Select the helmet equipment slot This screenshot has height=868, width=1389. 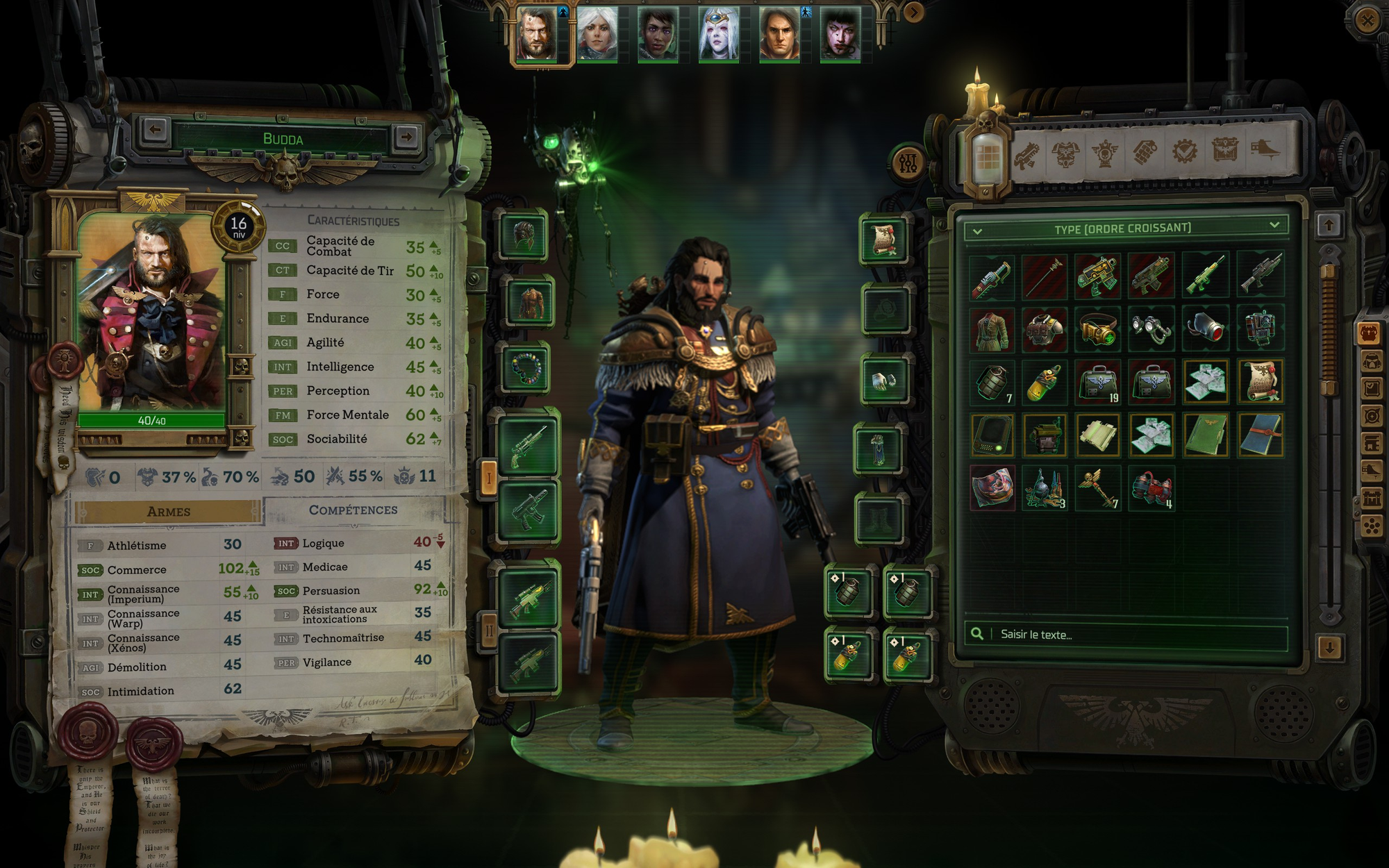click(x=524, y=236)
